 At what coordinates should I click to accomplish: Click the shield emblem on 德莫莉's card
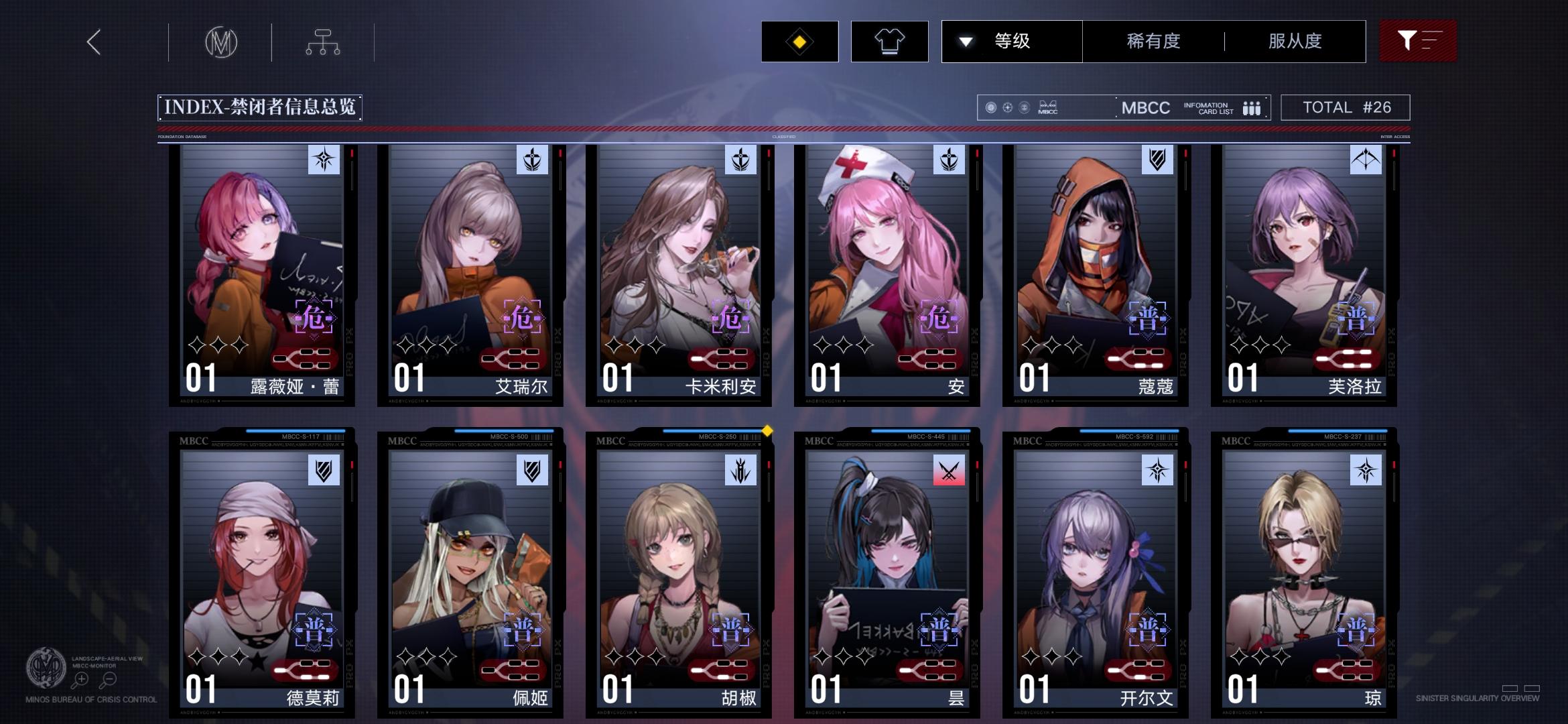pos(324,471)
